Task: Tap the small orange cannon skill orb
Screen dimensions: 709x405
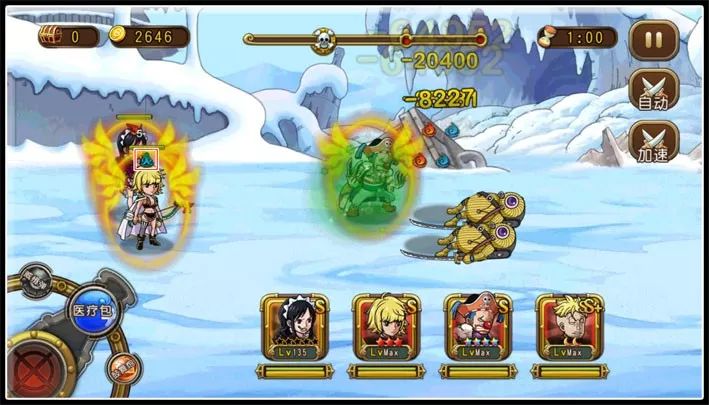Action: pyautogui.click(x=122, y=367)
